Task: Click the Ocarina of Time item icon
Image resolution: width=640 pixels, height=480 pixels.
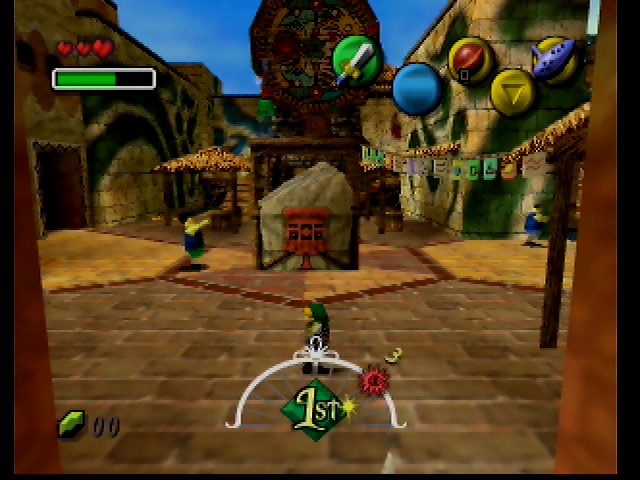Action: coord(553,58)
